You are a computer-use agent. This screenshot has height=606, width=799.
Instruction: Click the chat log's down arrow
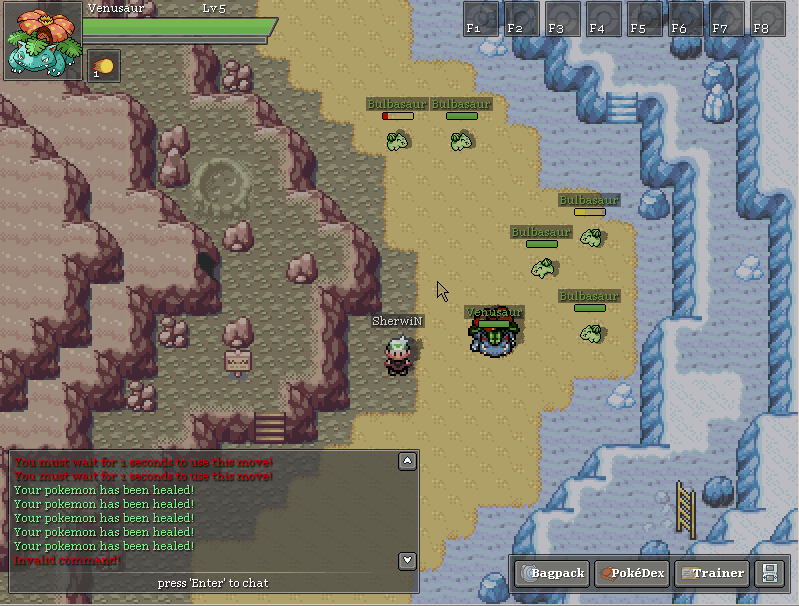pyautogui.click(x=407, y=560)
